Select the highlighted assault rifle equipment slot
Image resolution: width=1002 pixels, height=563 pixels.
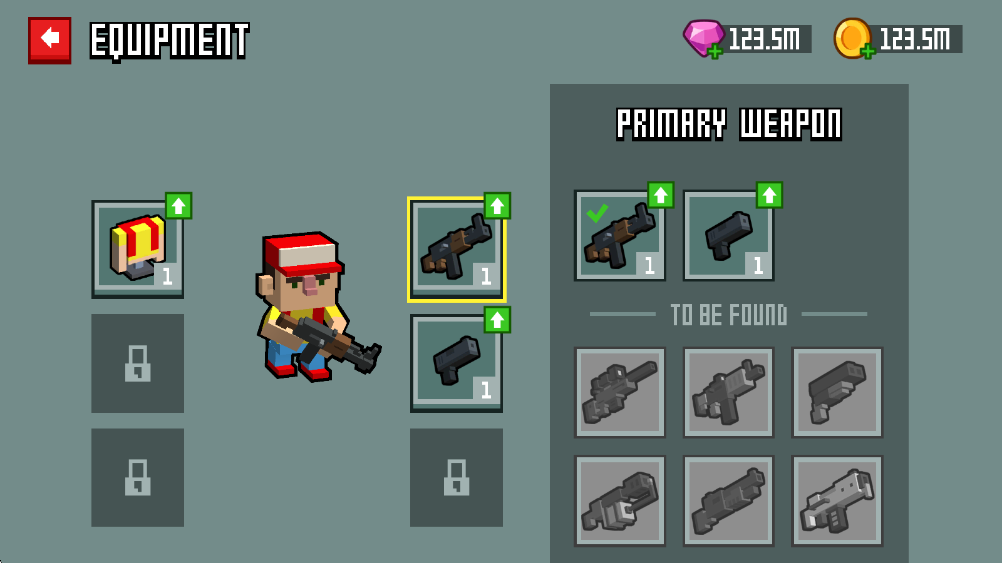(456, 249)
